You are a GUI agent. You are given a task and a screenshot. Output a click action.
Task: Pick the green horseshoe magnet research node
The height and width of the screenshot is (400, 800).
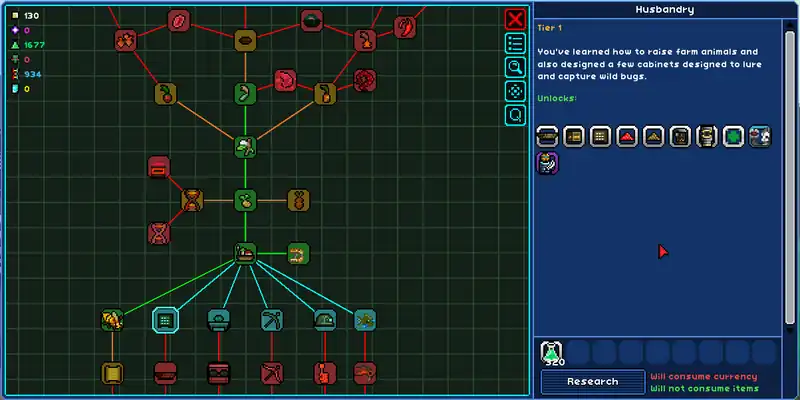298,254
